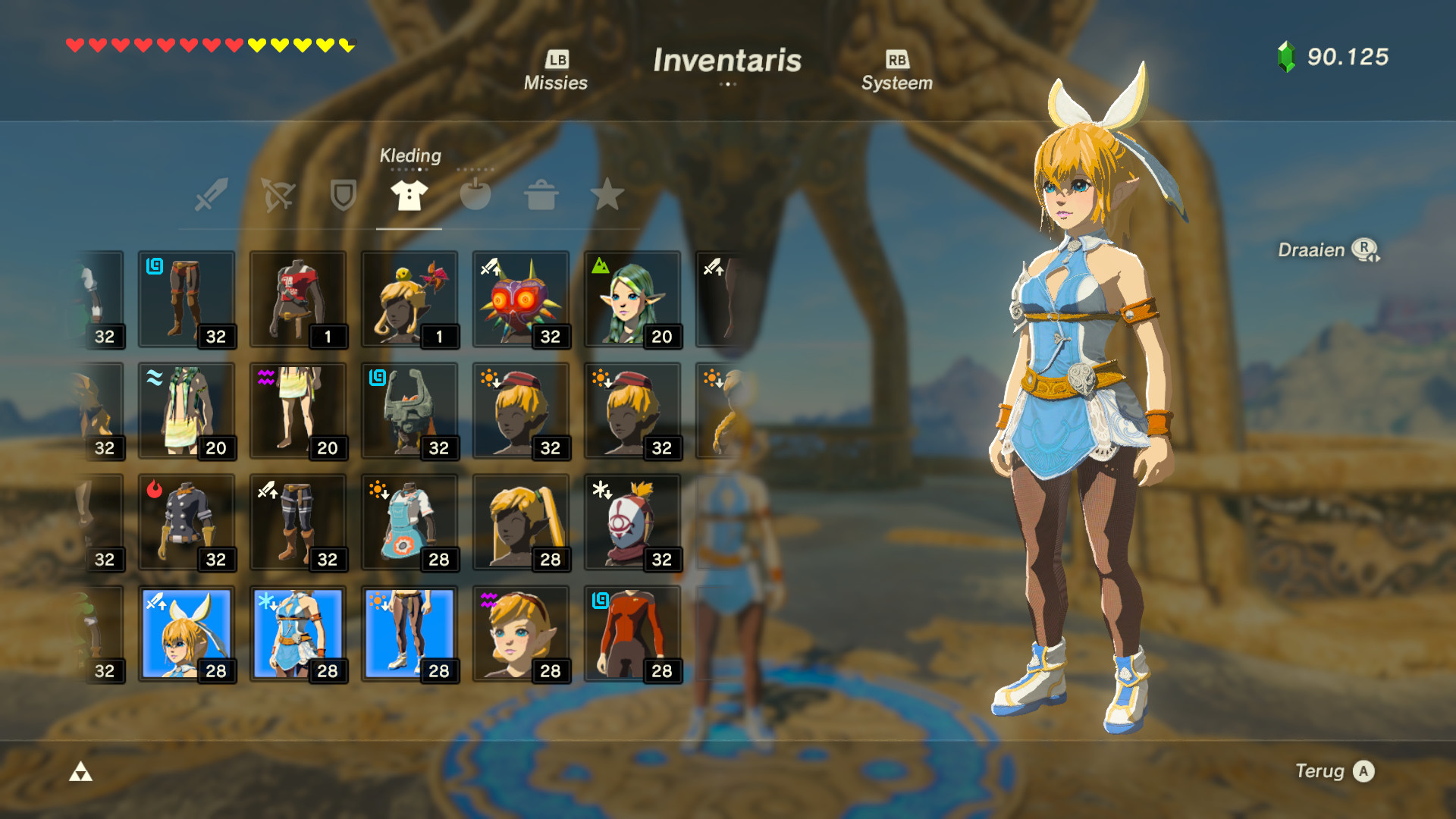Screen dimensions: 1456x819
Task: Select the equipped blue dress outfit
Action: click(298, 634)
